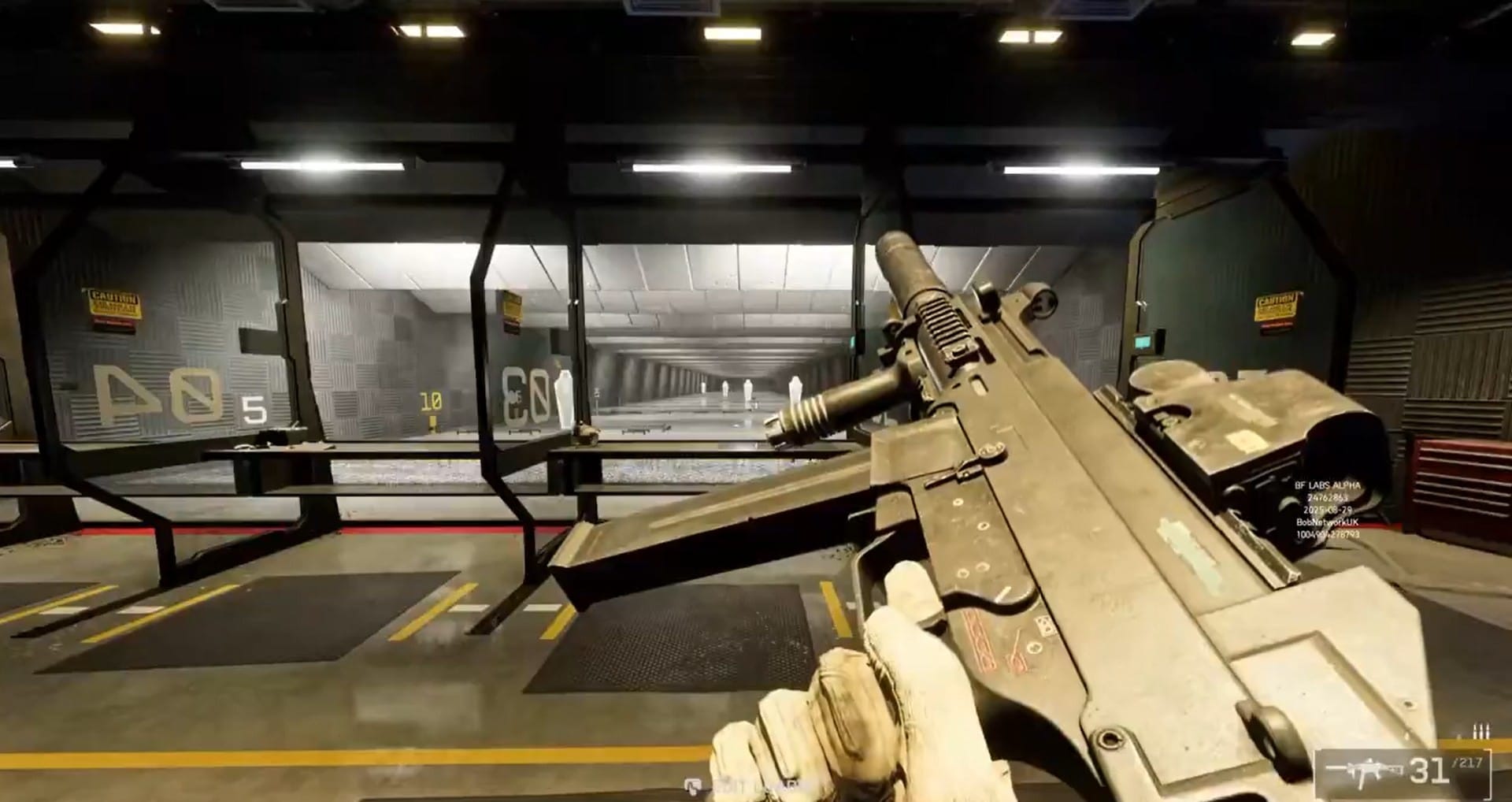Open the EDIT LOADOUT menu

point(760,786)
